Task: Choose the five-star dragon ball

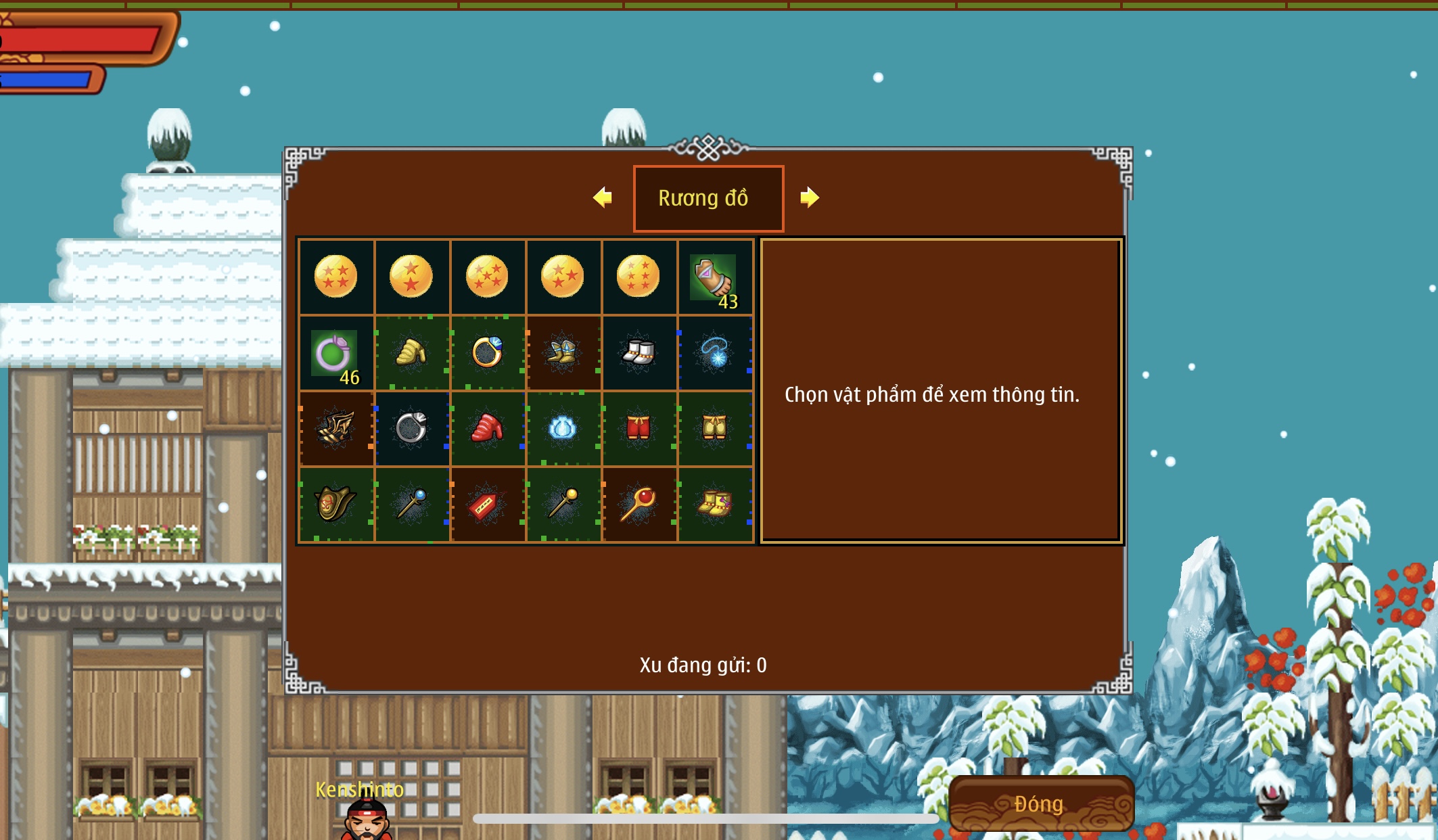Action: click(x=487, y=277)
